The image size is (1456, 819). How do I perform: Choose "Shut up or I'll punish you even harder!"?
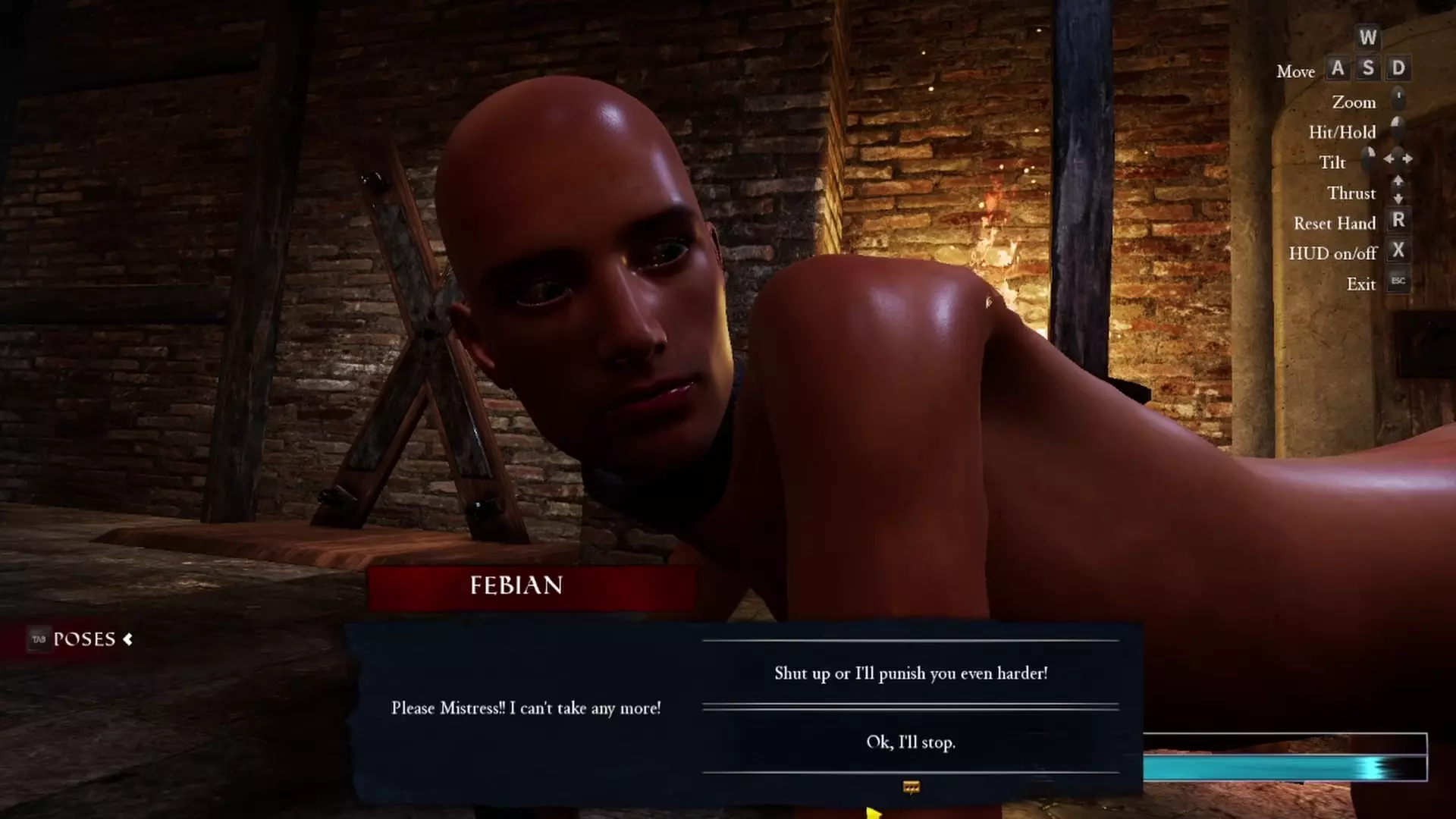point(910,673)
